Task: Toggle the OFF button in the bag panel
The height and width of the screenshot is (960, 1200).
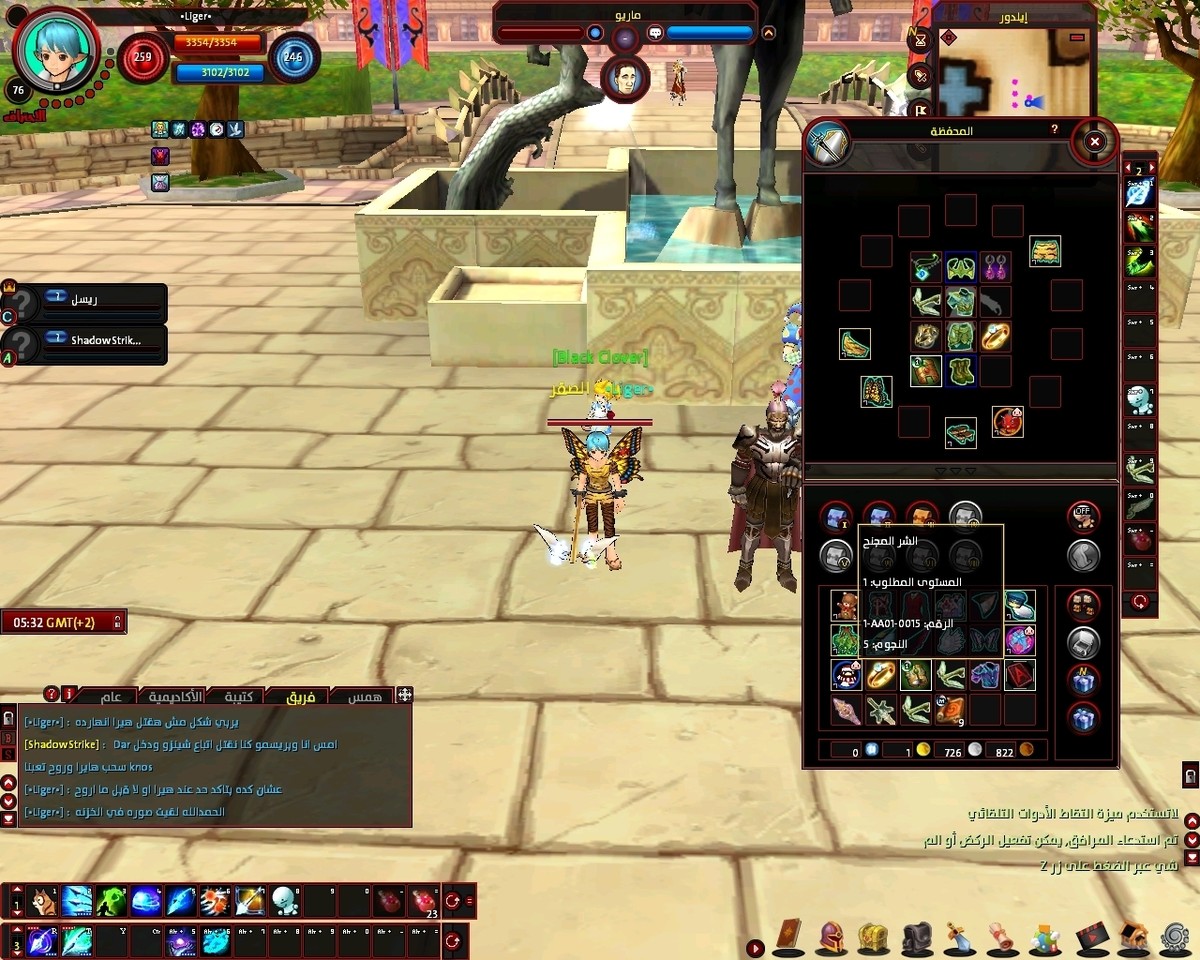Action: pyautogui.click(x=1082, y=516)
